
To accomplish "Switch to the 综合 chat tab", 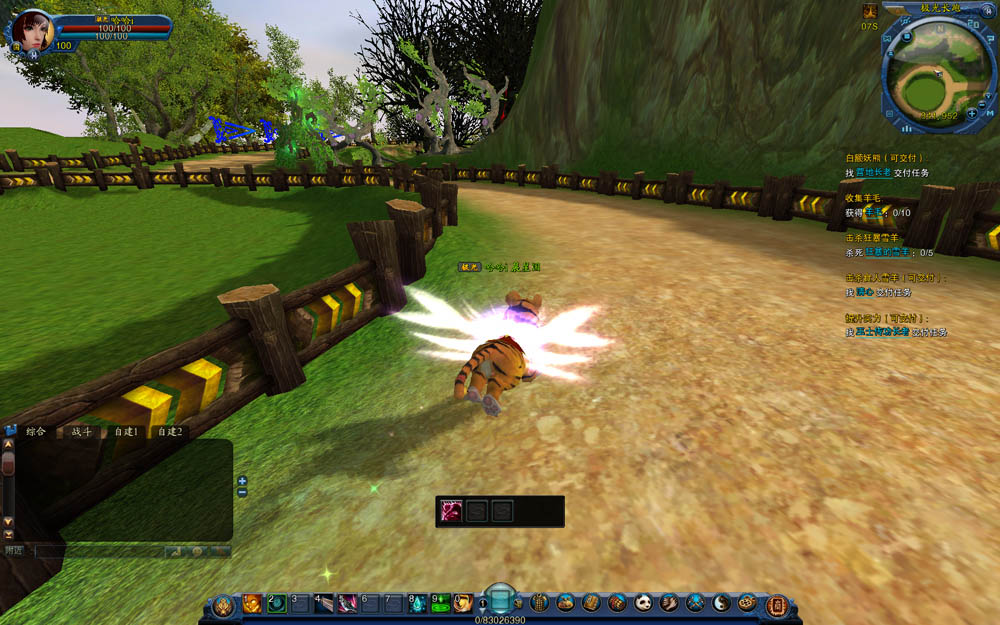I will coord(37,432).
